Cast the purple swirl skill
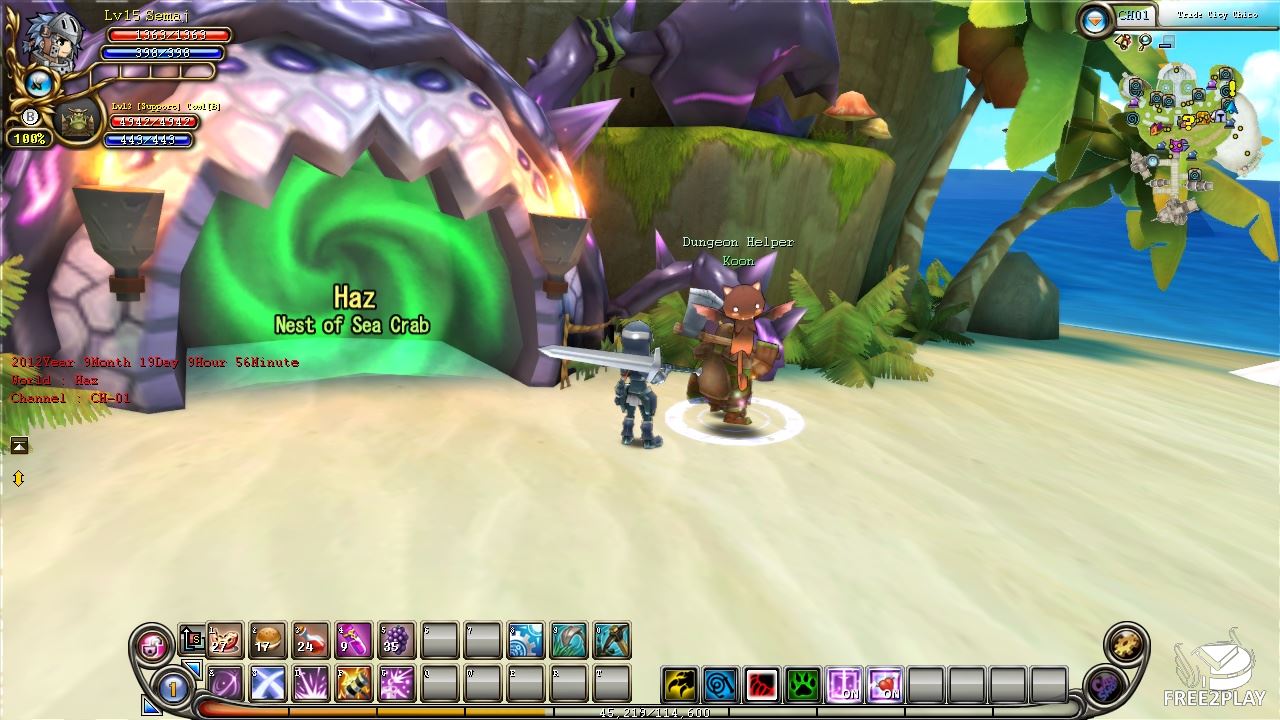 [225, 683]
